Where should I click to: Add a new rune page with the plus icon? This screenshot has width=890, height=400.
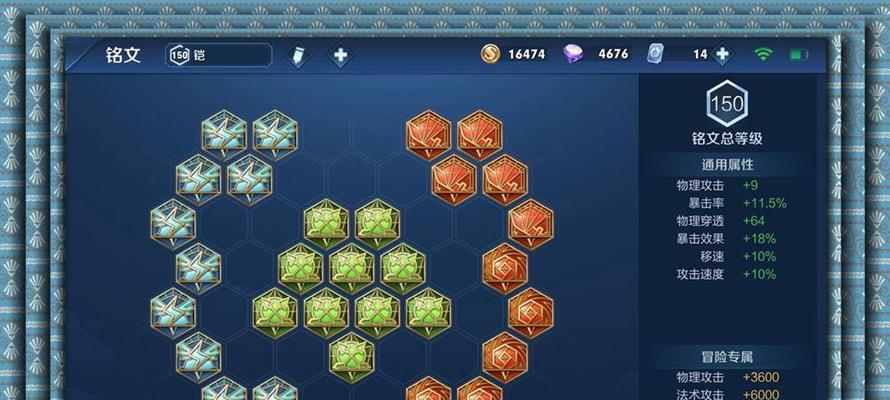340,55
